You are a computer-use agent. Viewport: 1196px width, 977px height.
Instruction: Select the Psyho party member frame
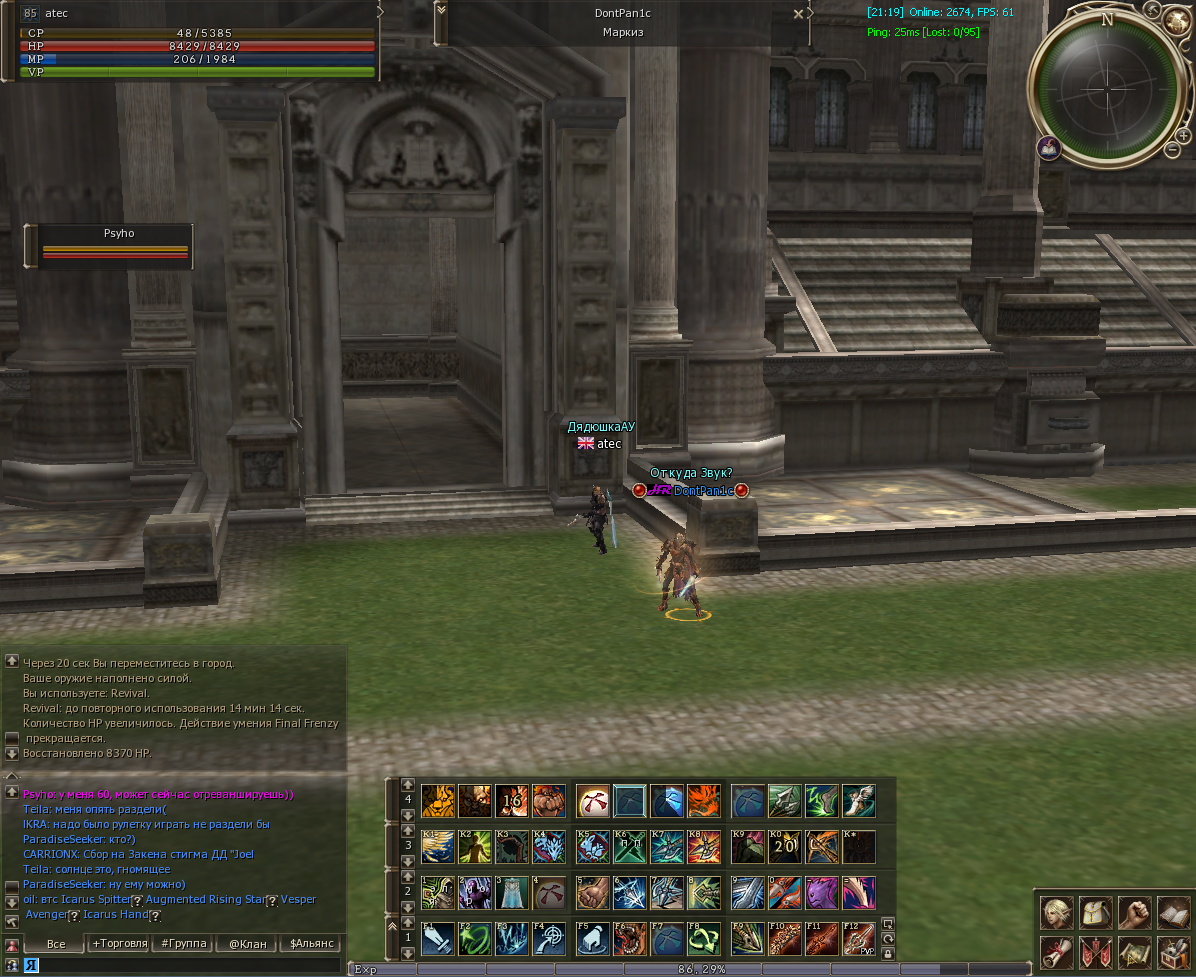pyautogui.click(x=116, y=246)
